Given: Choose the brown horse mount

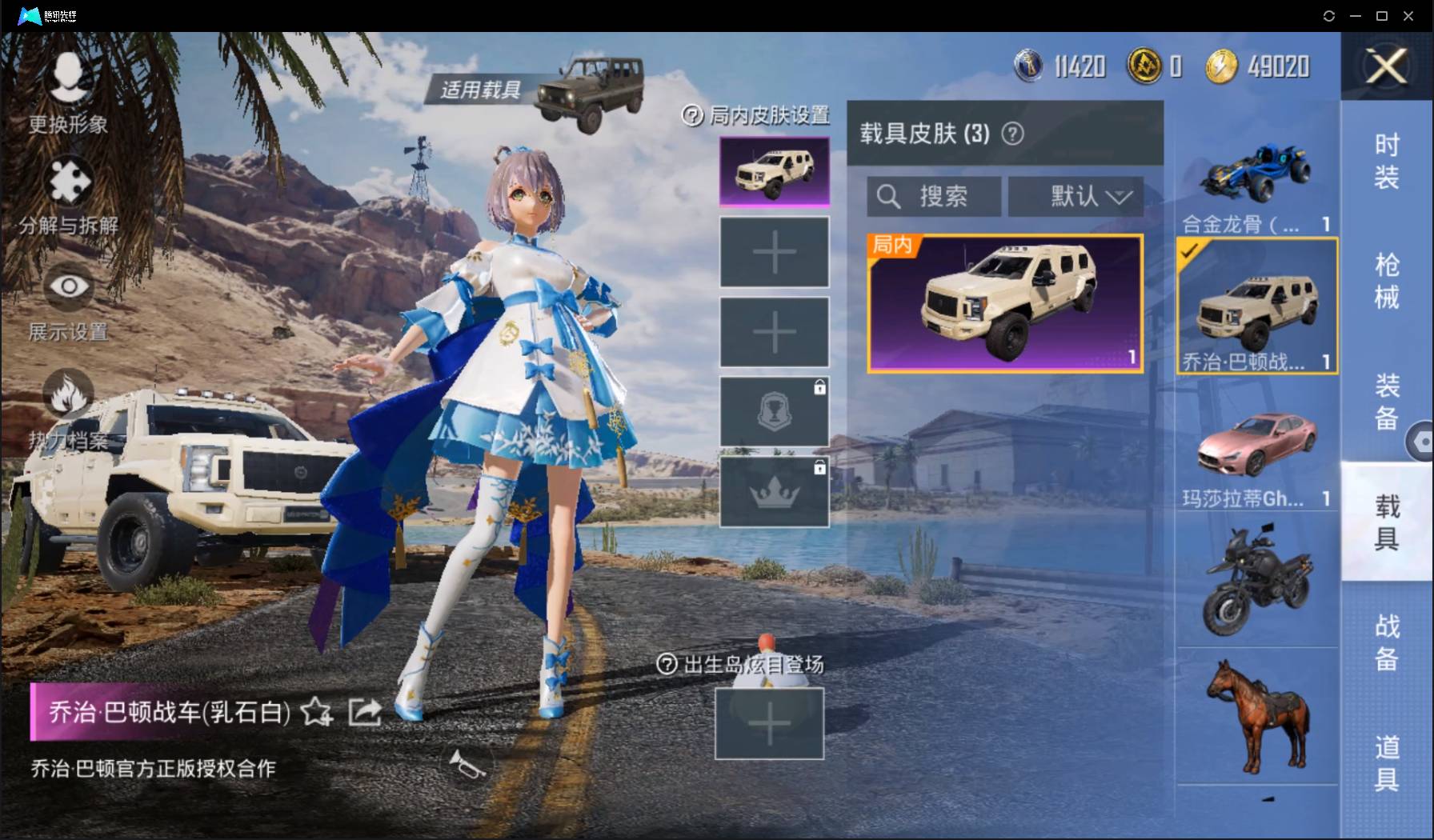Looking at the screenshot, I should tap(1256, 716).
